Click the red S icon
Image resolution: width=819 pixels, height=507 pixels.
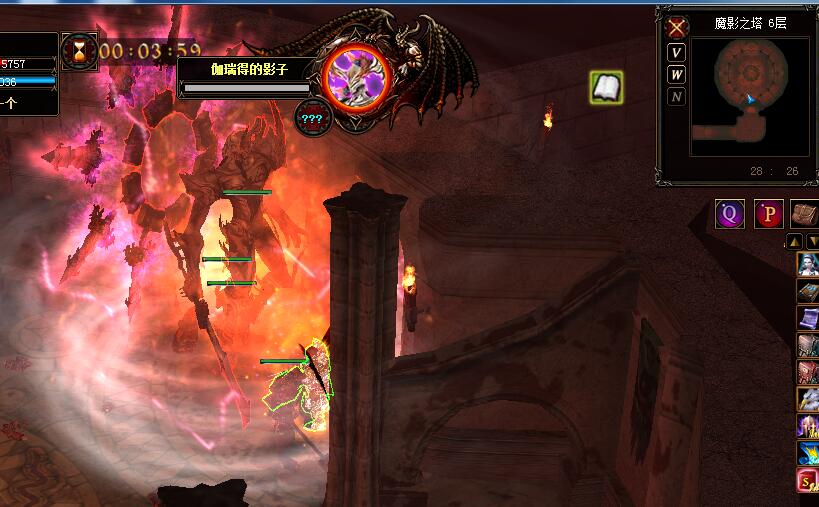(807, 481)
